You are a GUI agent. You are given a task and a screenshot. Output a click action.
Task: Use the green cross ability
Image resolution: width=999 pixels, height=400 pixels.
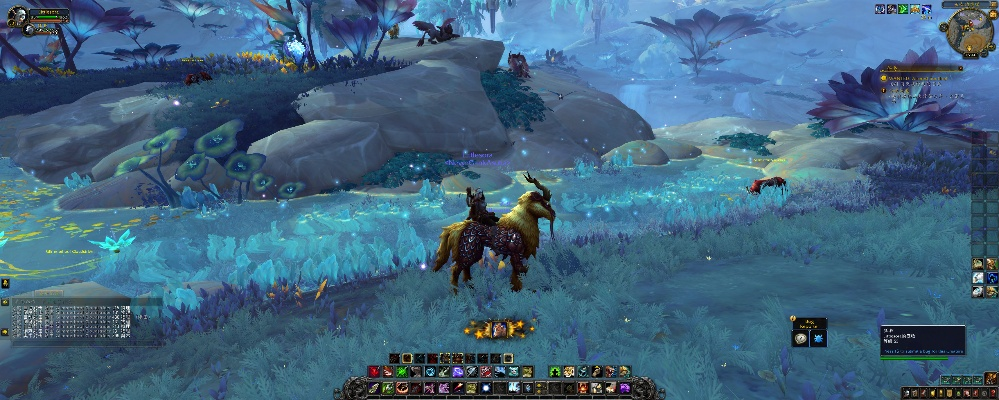click(402, 371)
